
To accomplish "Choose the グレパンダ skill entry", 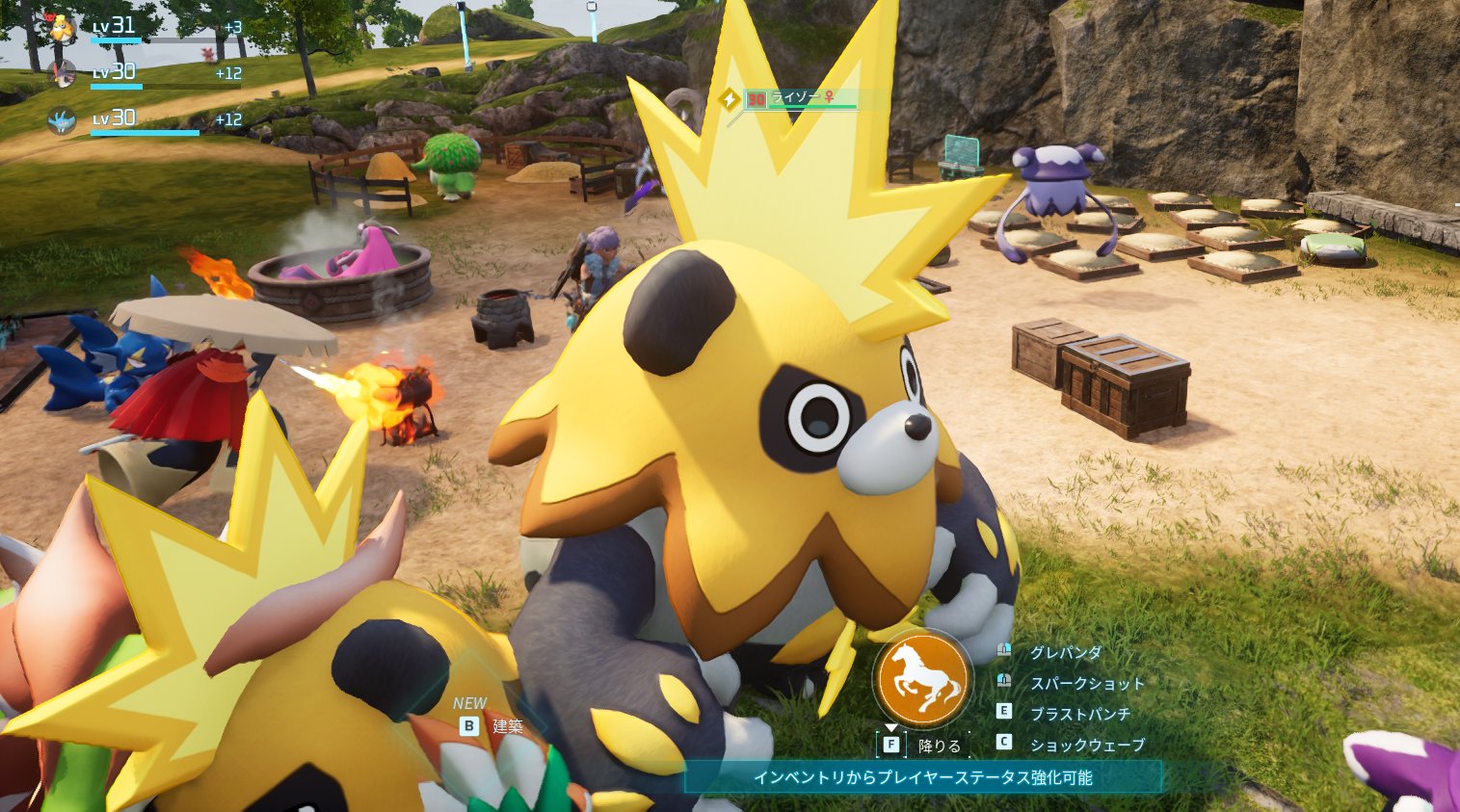I will point(1065,653).
